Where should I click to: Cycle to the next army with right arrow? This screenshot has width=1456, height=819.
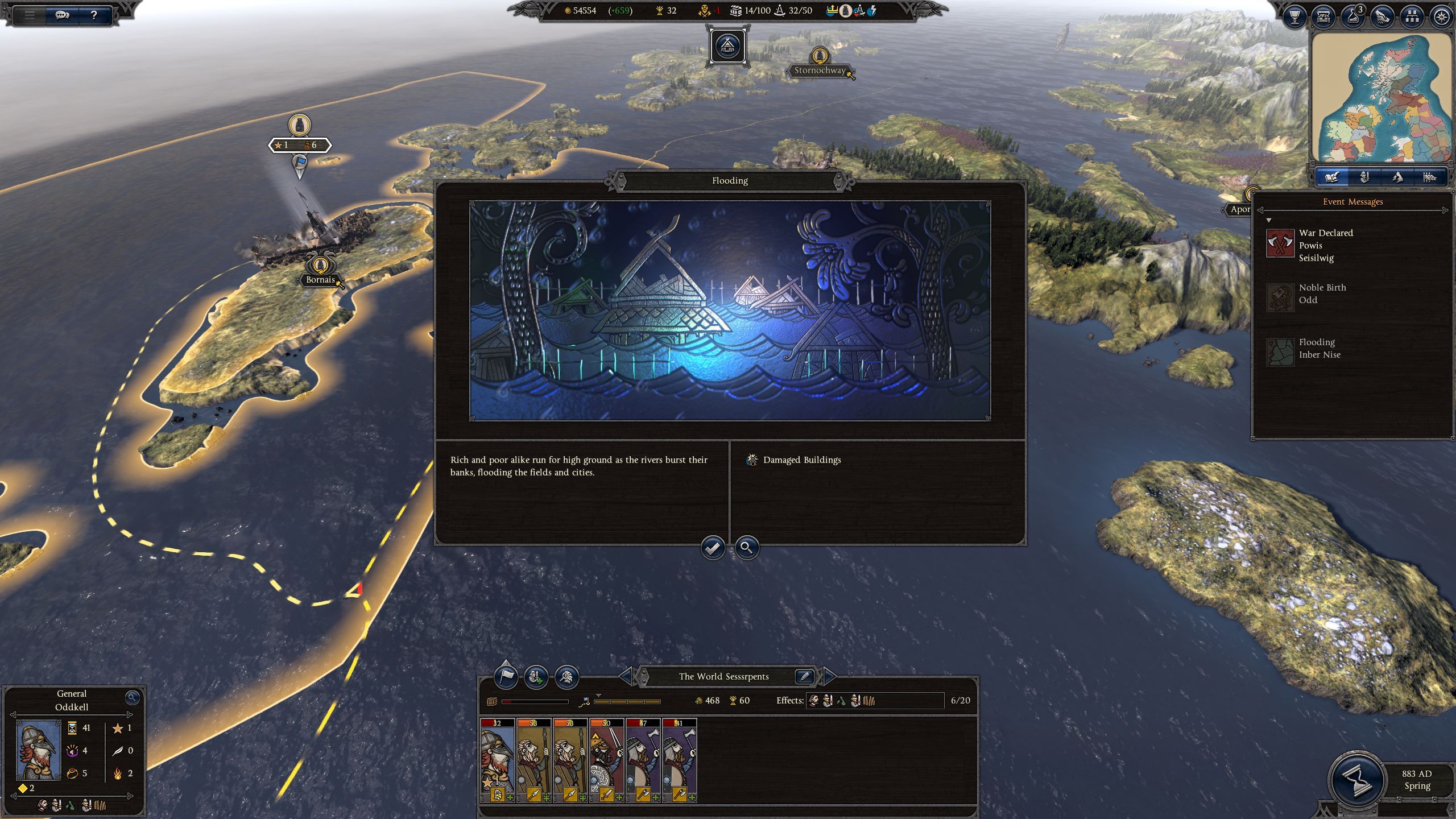[829, 676]
